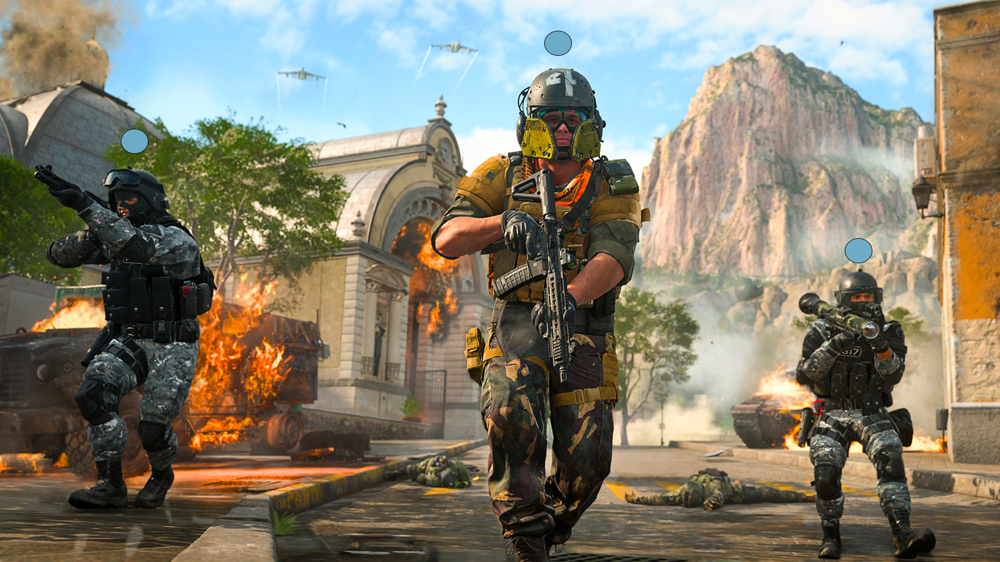Open the blue hotspot above the gas-mask soldier
This screenshot has height=562, width=1000.
(x=558, y=43)
